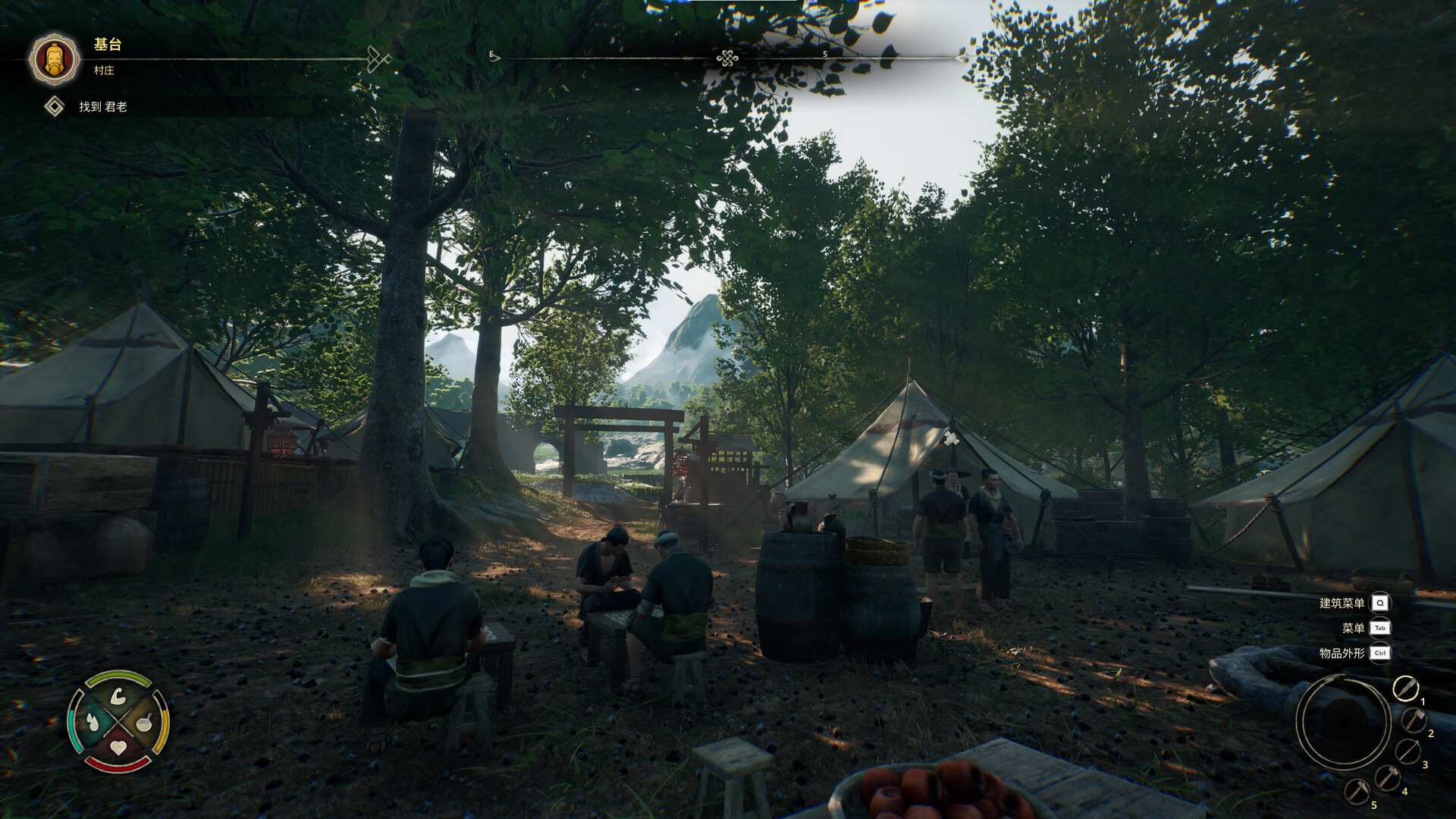Click the E marker on the compass
Image resolution: width=1456 pixels, height=819 pixels.
[491, 55]
